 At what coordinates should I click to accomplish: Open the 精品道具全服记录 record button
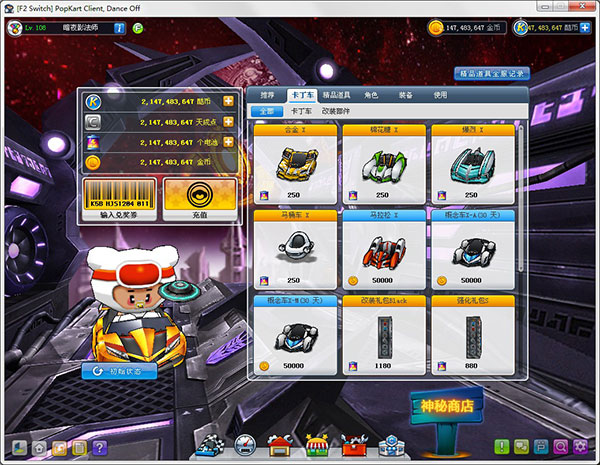click(492, 74)
